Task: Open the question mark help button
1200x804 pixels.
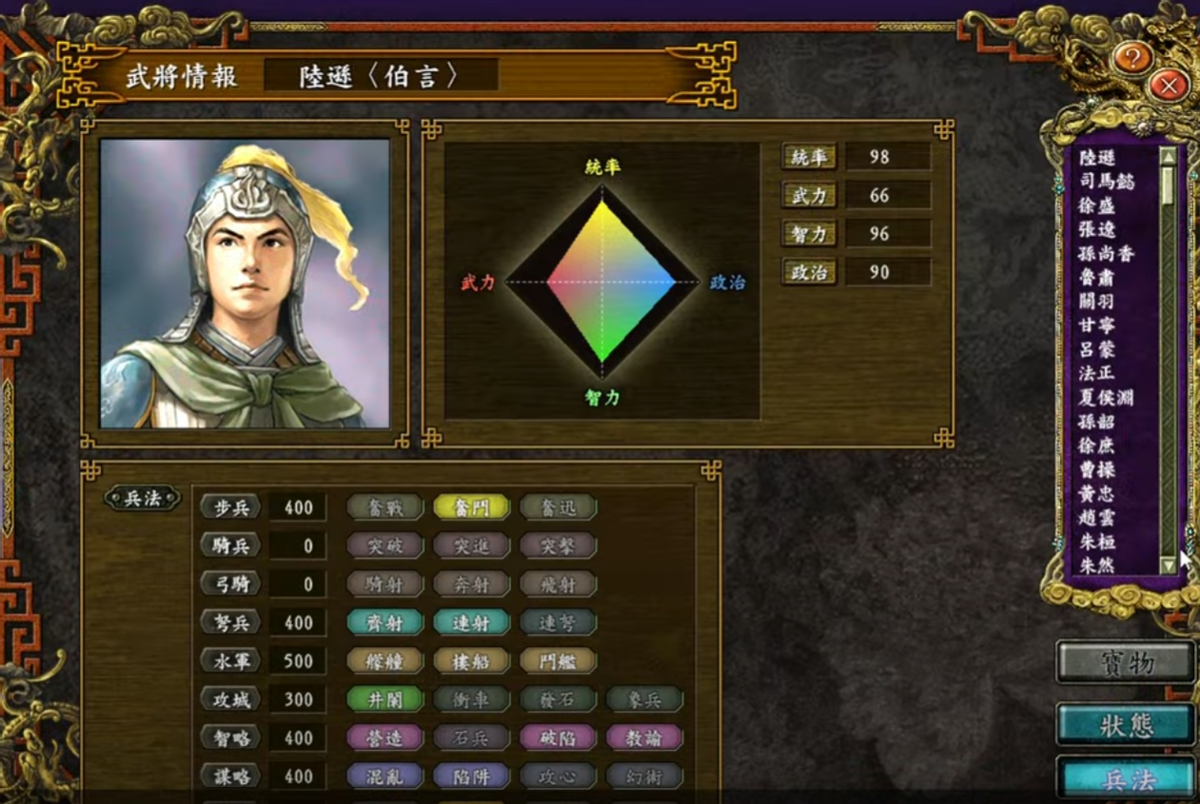Action: (1132, 57)
